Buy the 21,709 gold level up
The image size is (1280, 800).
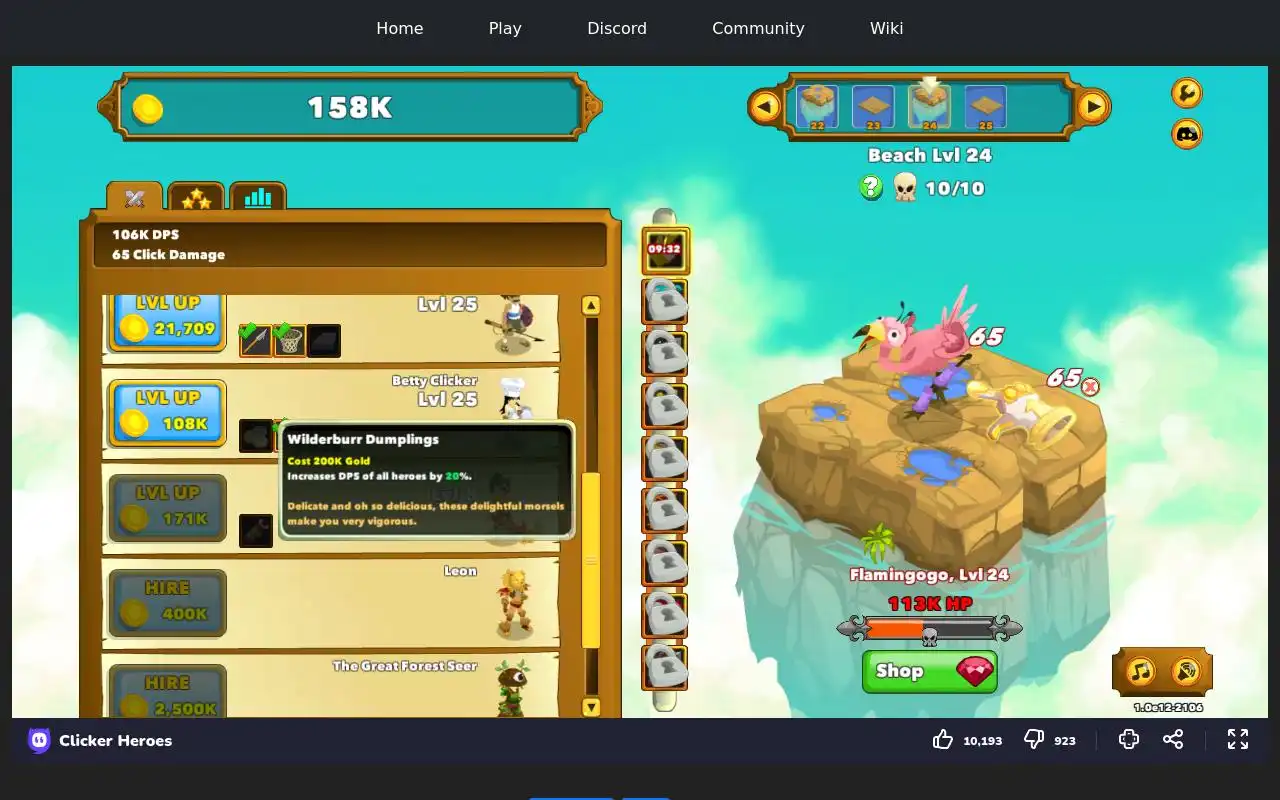167,319
